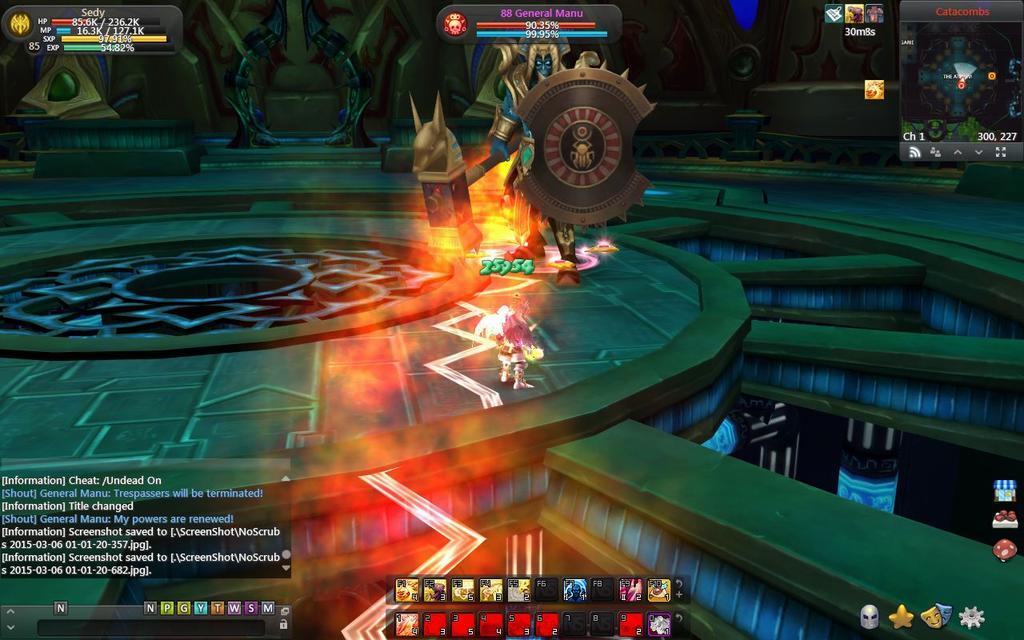Open the red mushroom menu icon

click(1004, 549)
